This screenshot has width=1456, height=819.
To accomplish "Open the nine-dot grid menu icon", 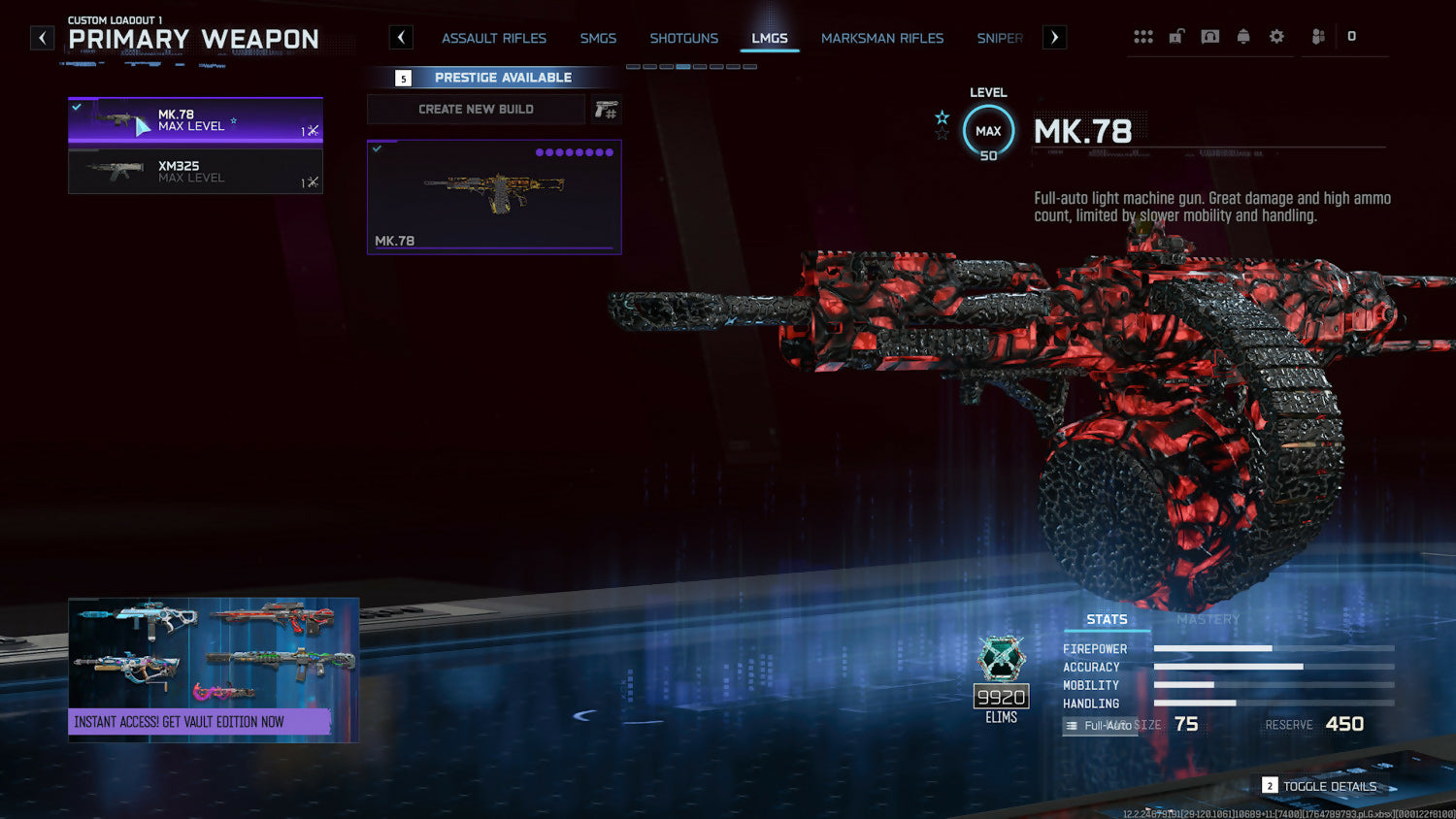I will click(x=1143, y=37).
